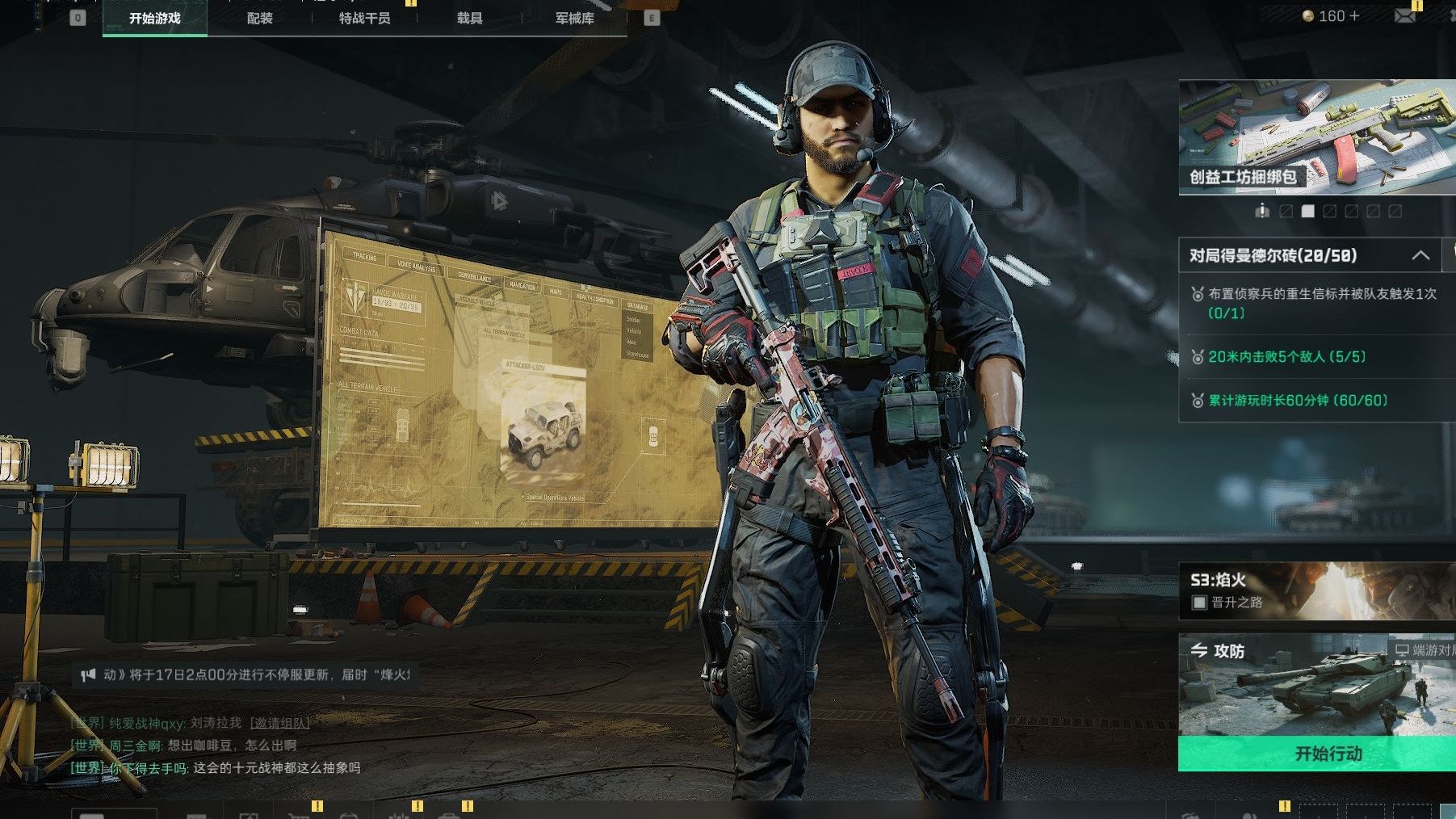
Task: Click player name 周三金啊 in world chat
Action: point(135,745)
